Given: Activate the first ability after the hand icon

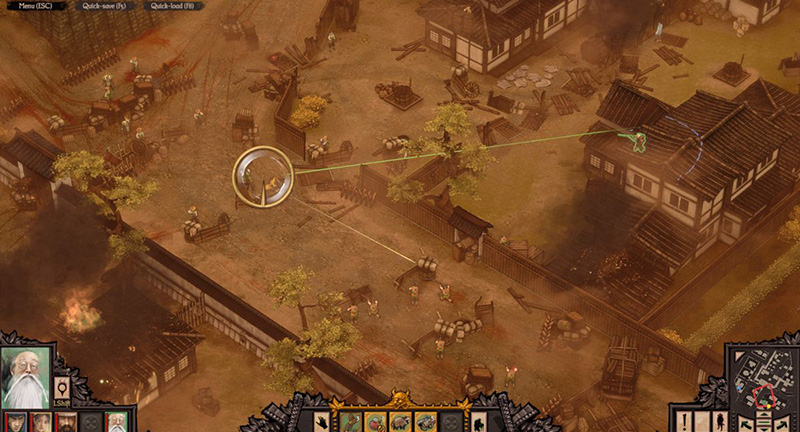Looking at the screenshot, I should click(349, 421).
